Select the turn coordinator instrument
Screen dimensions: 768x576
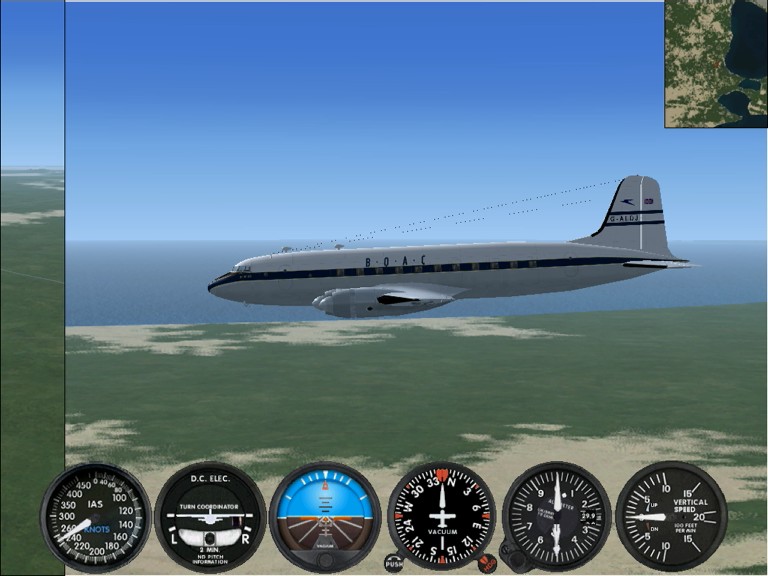tap(210, 516)
